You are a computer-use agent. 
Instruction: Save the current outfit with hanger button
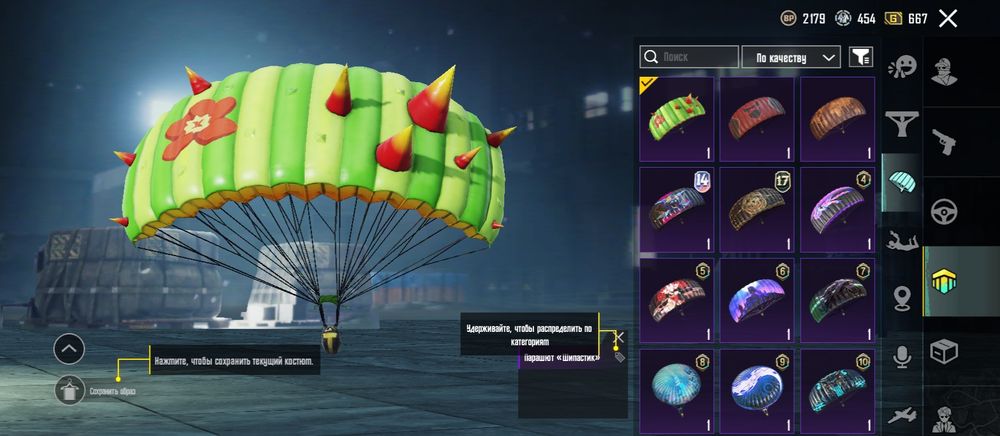pos(69,390)
